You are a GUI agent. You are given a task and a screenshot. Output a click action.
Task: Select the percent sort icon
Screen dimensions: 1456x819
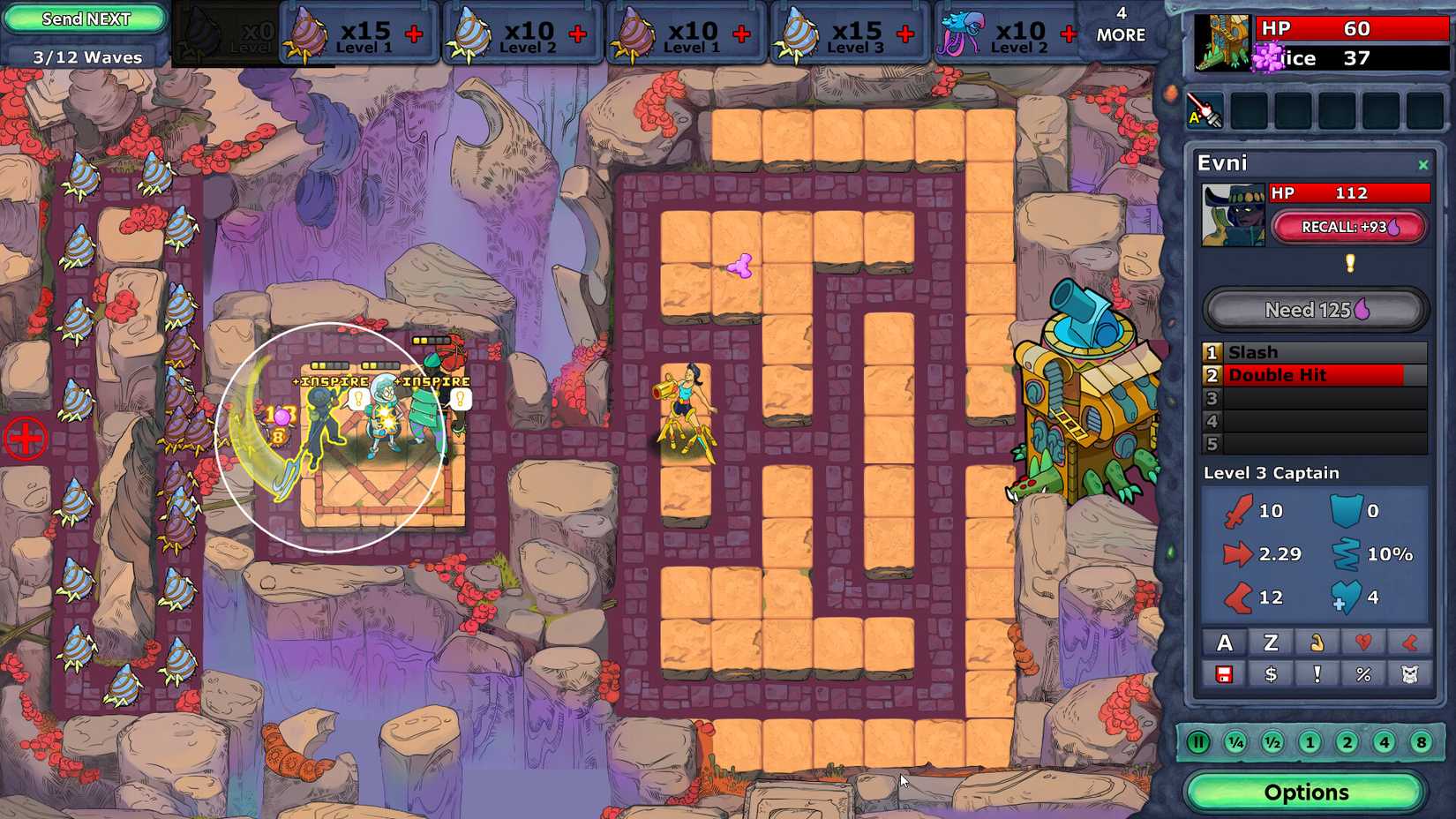click(x=1363, y=675)
